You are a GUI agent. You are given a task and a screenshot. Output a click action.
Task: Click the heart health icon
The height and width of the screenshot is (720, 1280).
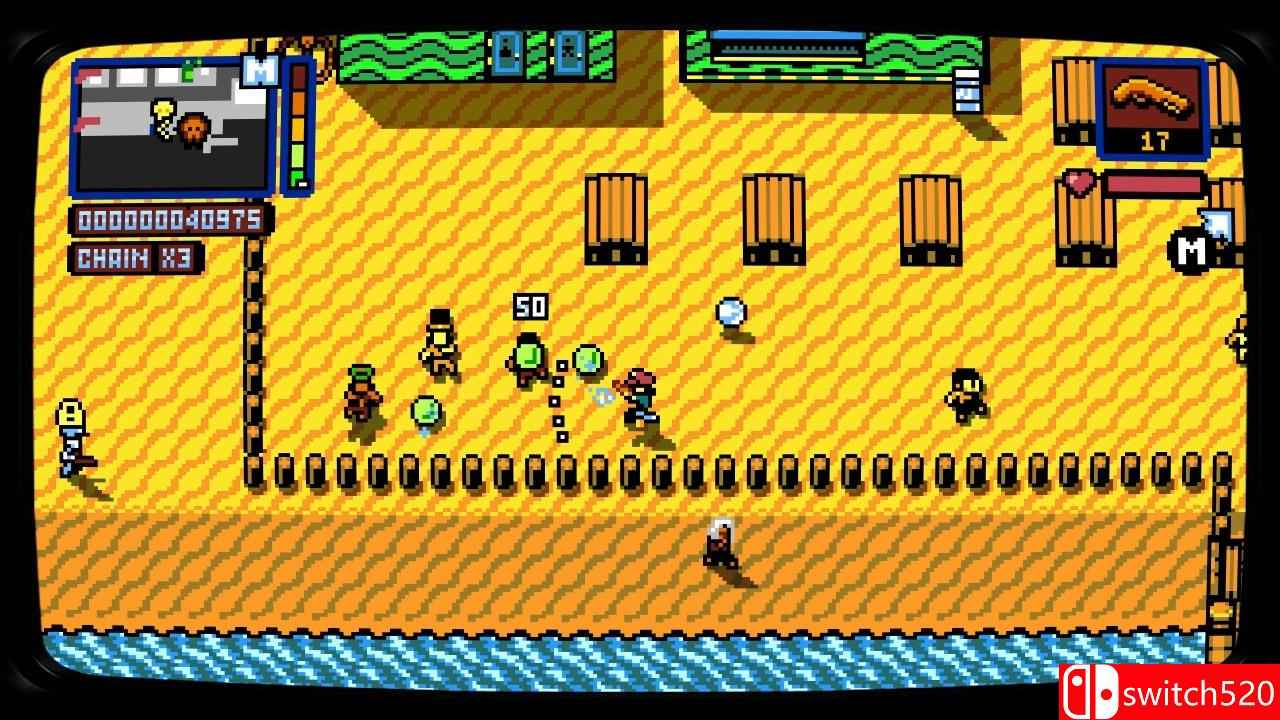tap(1080, 183)
